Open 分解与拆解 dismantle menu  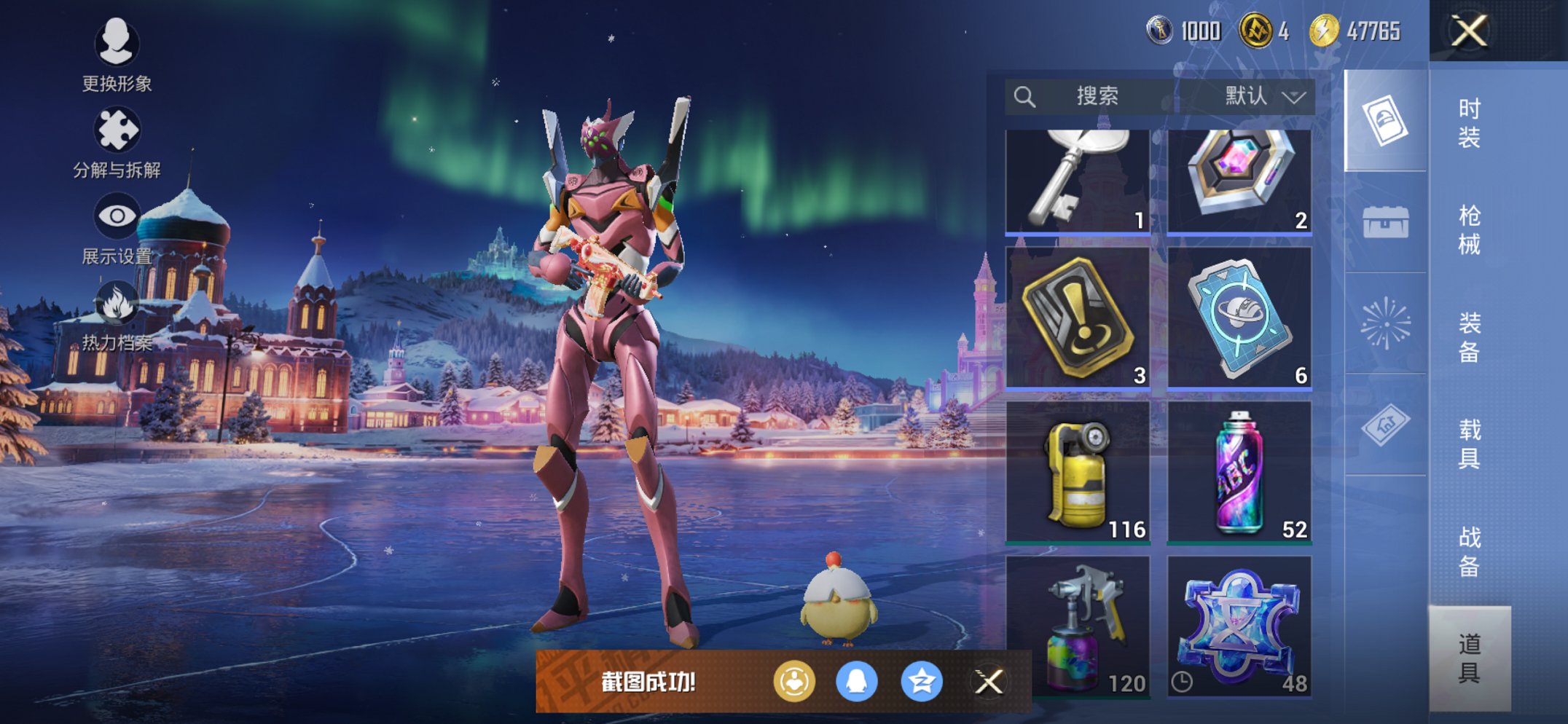coord(117,142)
